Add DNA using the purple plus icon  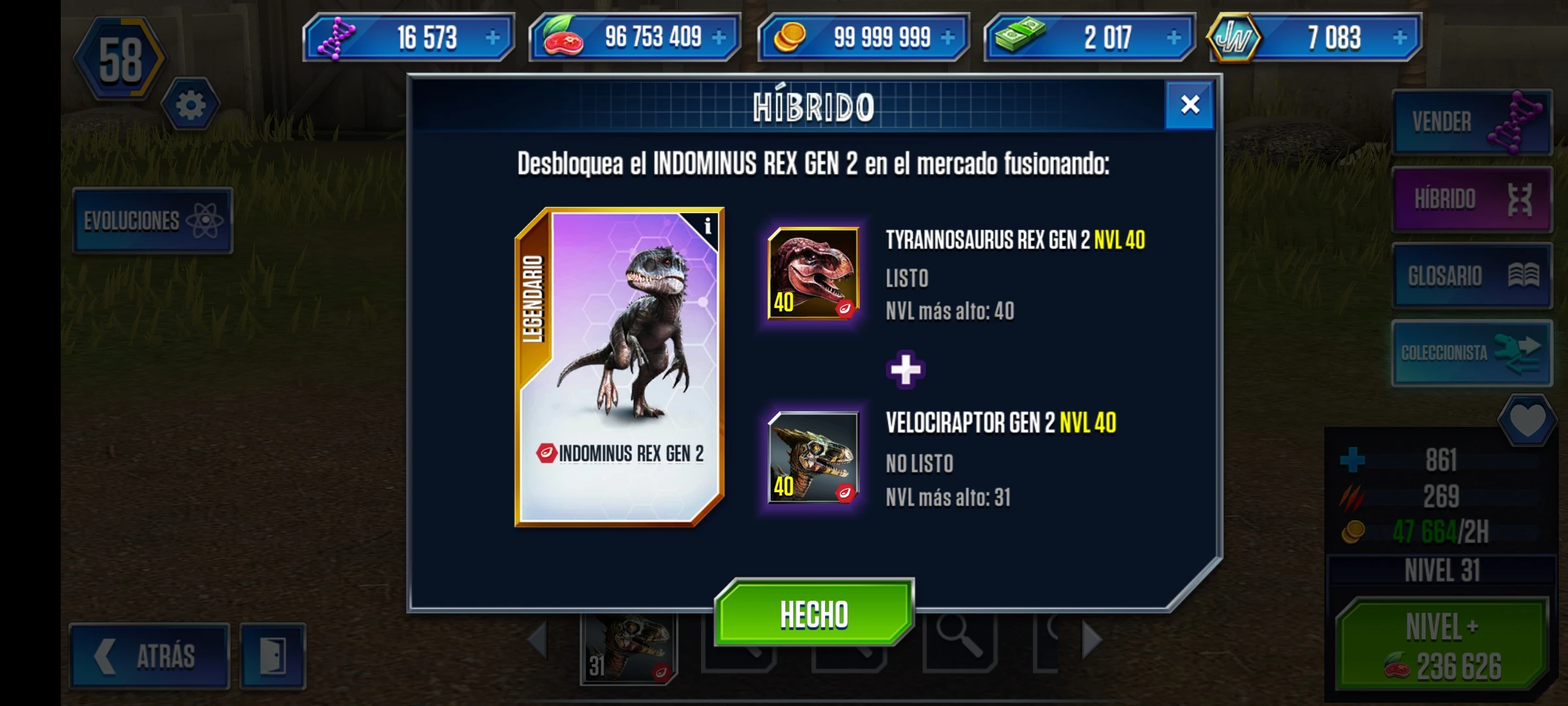tap(495, 37)
